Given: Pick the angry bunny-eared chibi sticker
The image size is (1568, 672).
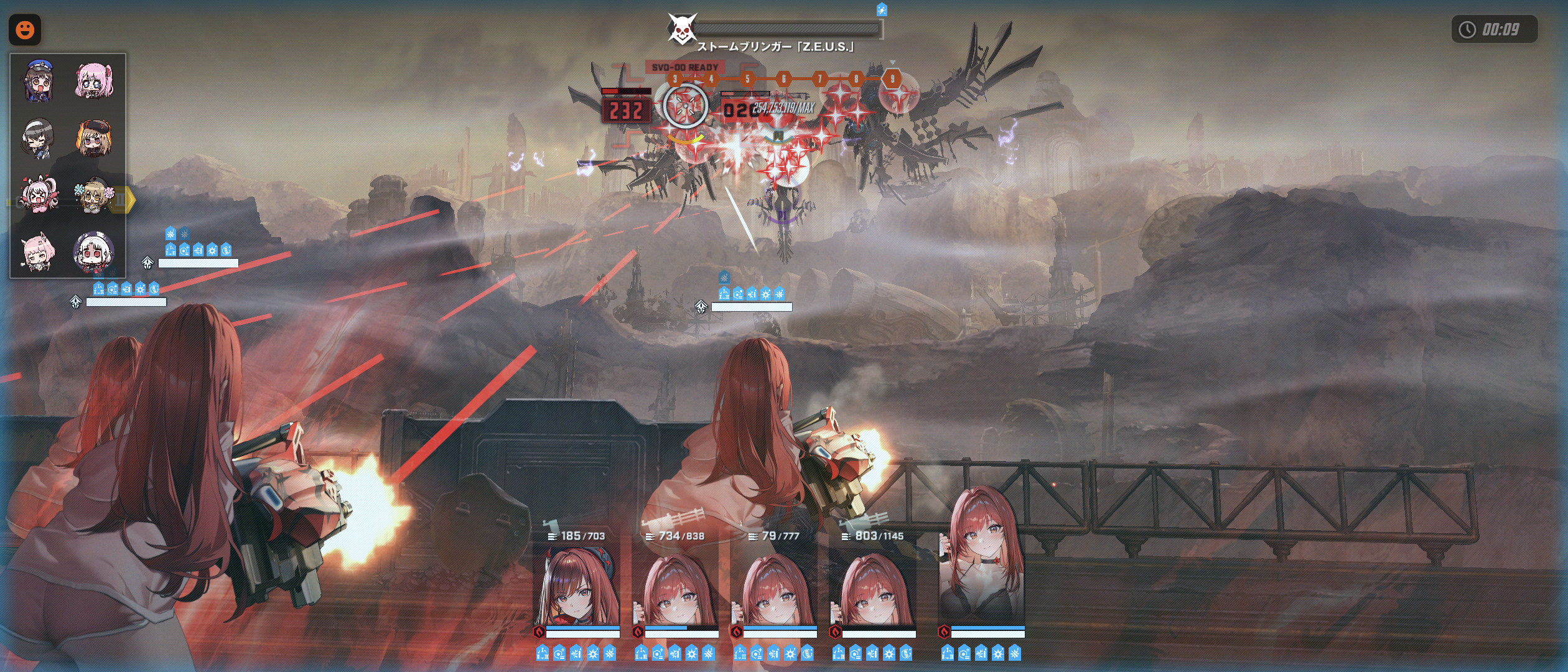Looking at the screenshot, I should click(39, 194).
